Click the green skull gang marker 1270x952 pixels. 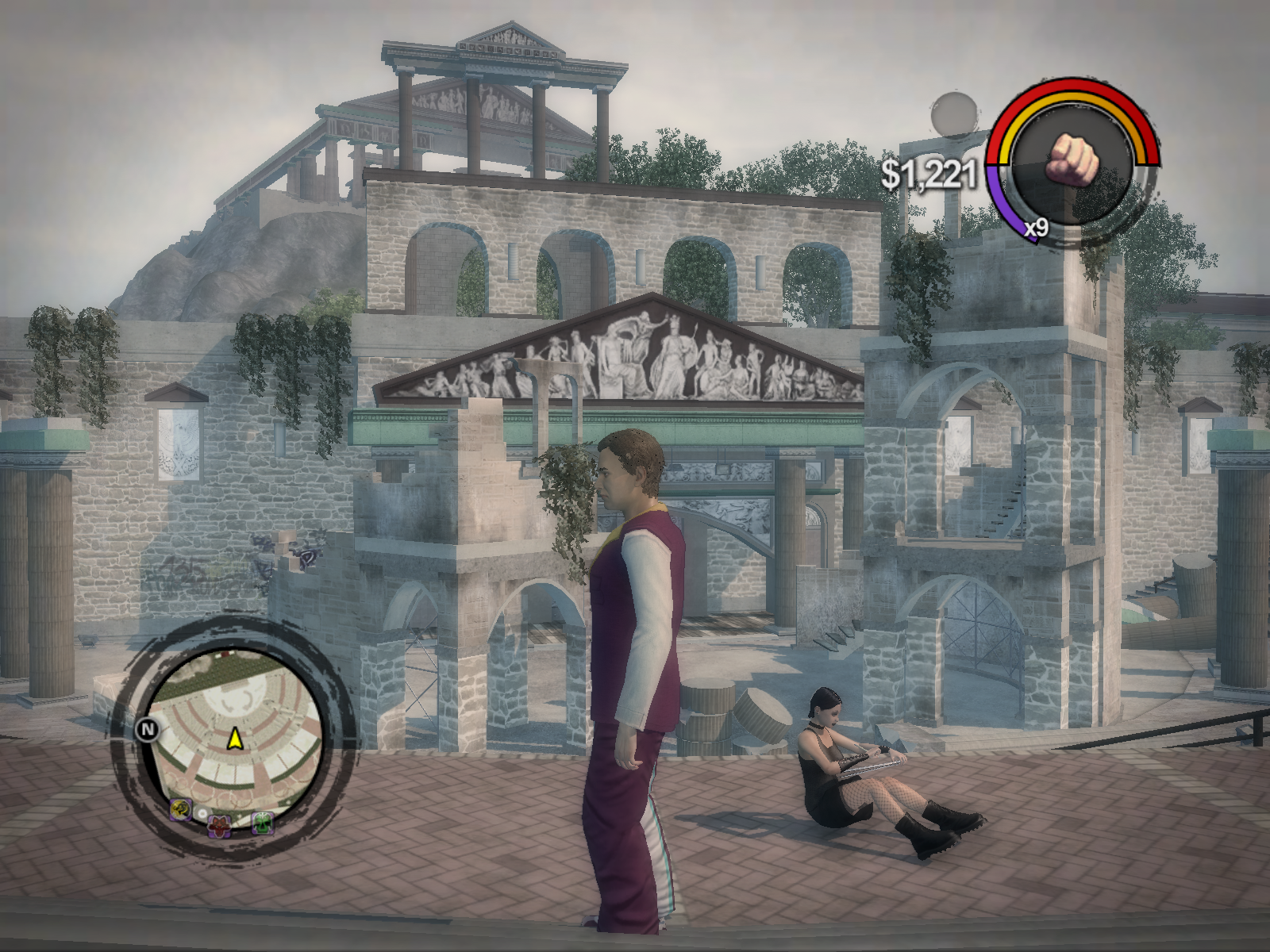263,823
